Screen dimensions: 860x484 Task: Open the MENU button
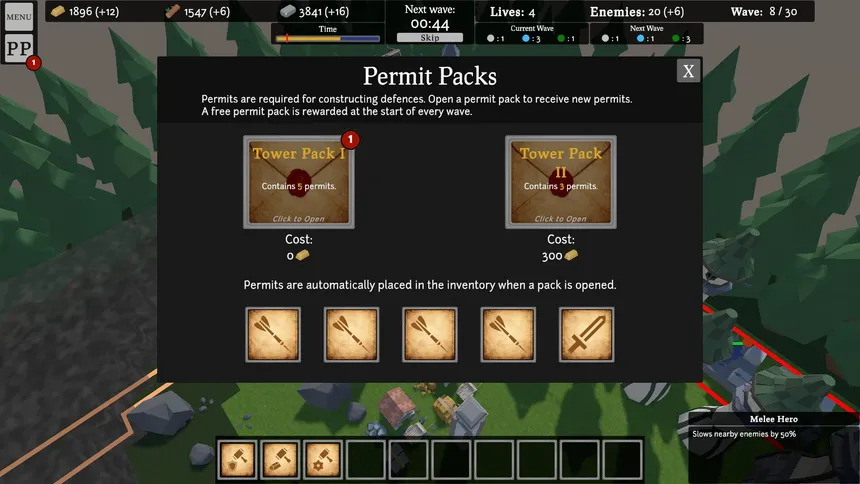pos(19,16)
